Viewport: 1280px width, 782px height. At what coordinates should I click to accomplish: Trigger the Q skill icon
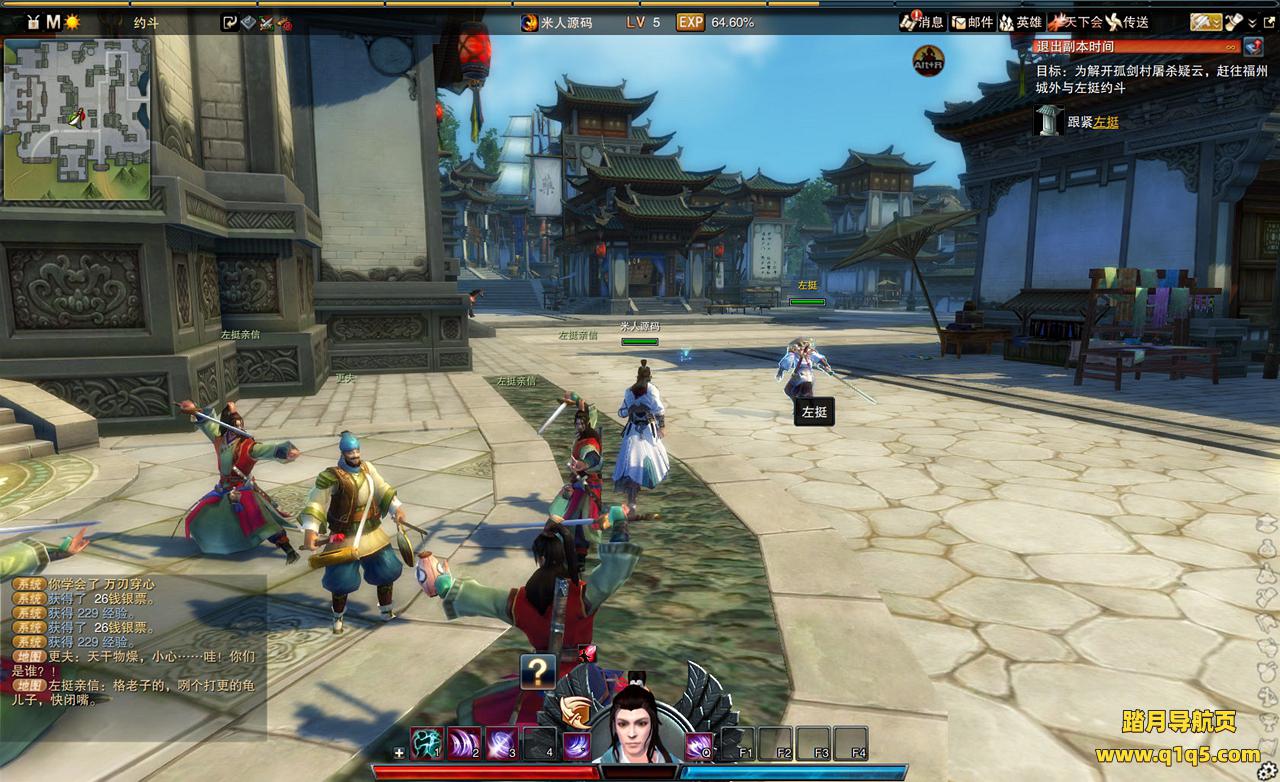698,745
